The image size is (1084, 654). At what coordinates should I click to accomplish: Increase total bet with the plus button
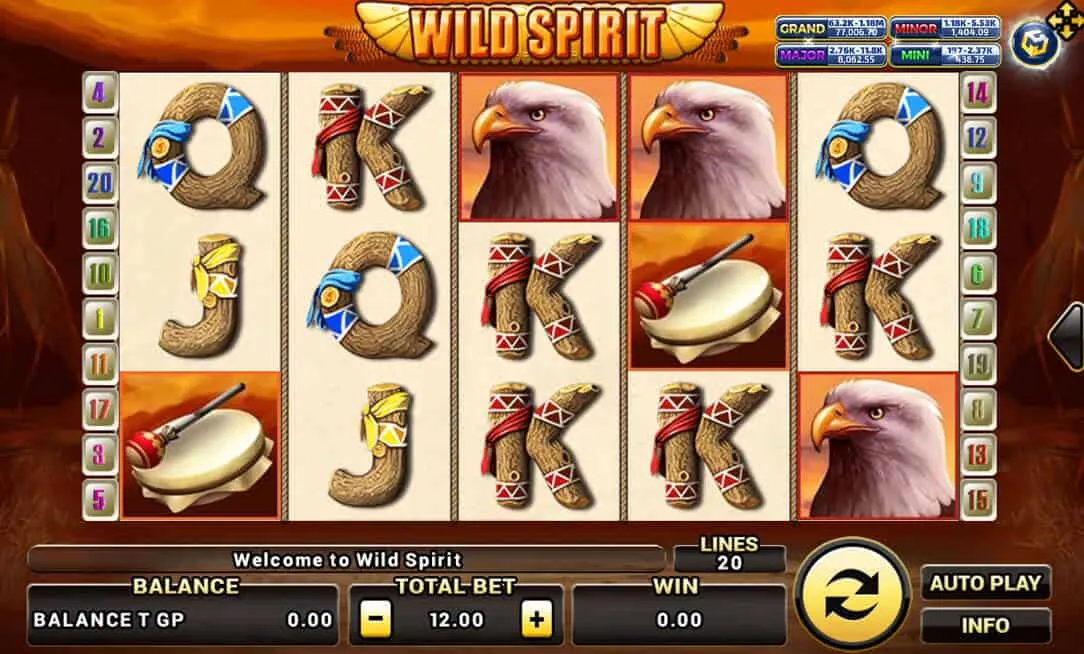537,620
